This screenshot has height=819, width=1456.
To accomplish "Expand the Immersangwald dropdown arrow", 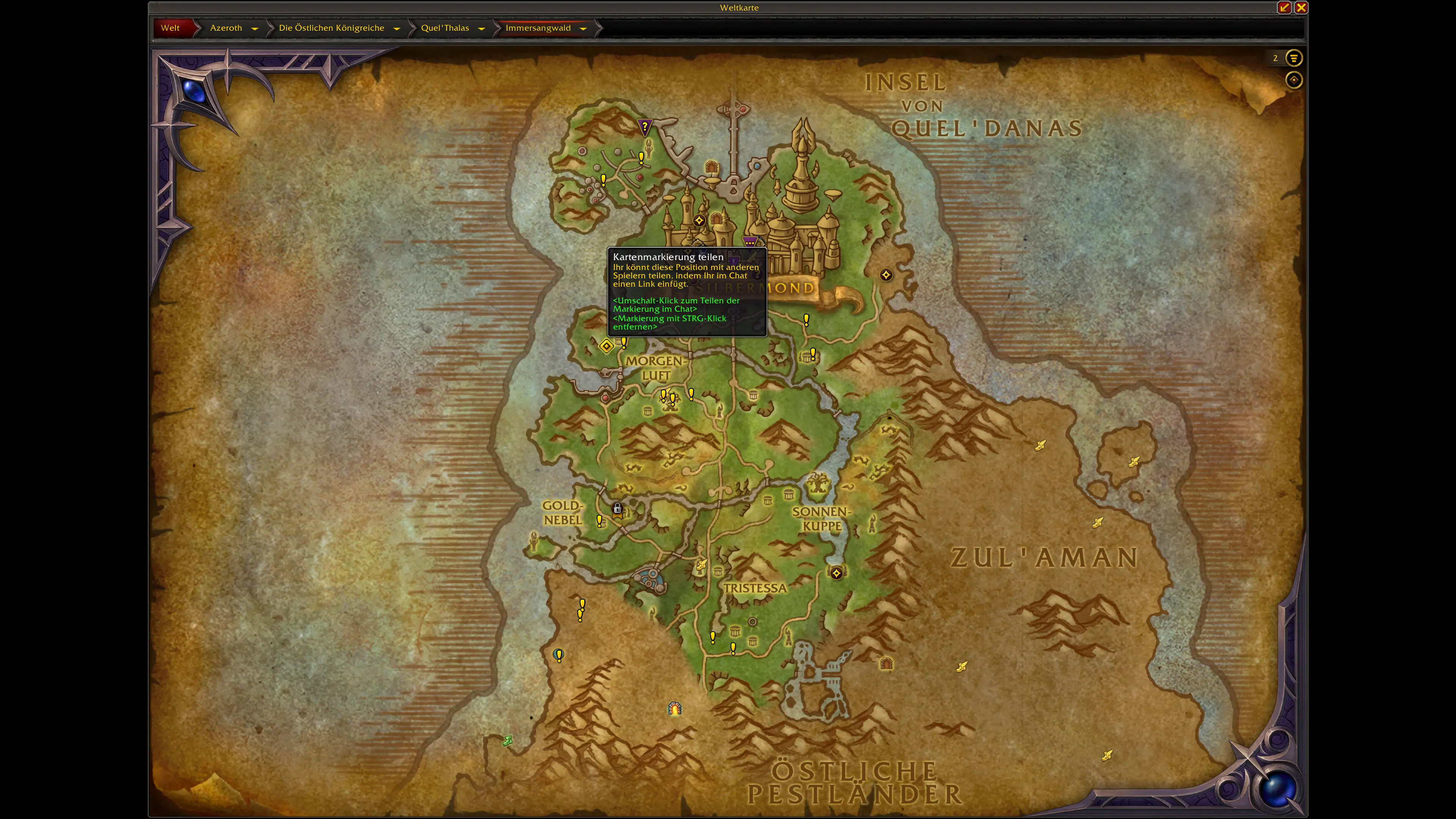I will [x=583, y=28].
